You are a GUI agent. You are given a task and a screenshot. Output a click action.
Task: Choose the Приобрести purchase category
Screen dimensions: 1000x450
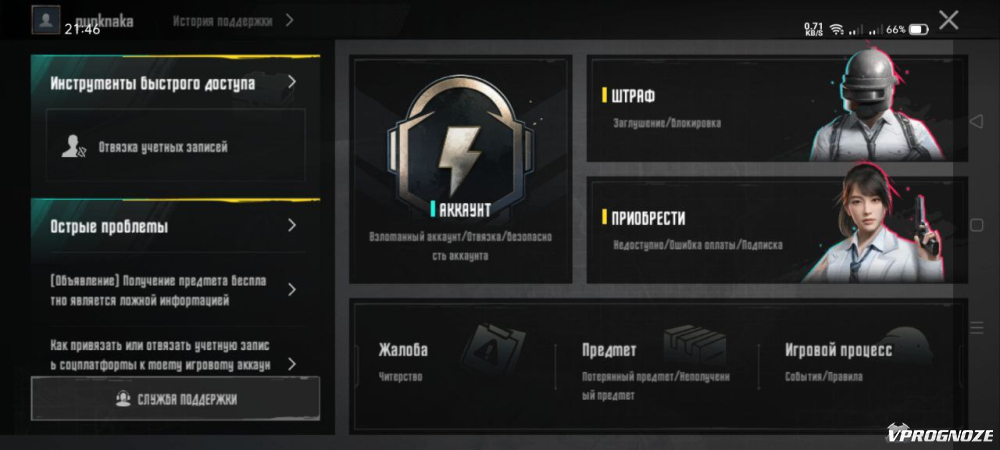pos(776,230)
